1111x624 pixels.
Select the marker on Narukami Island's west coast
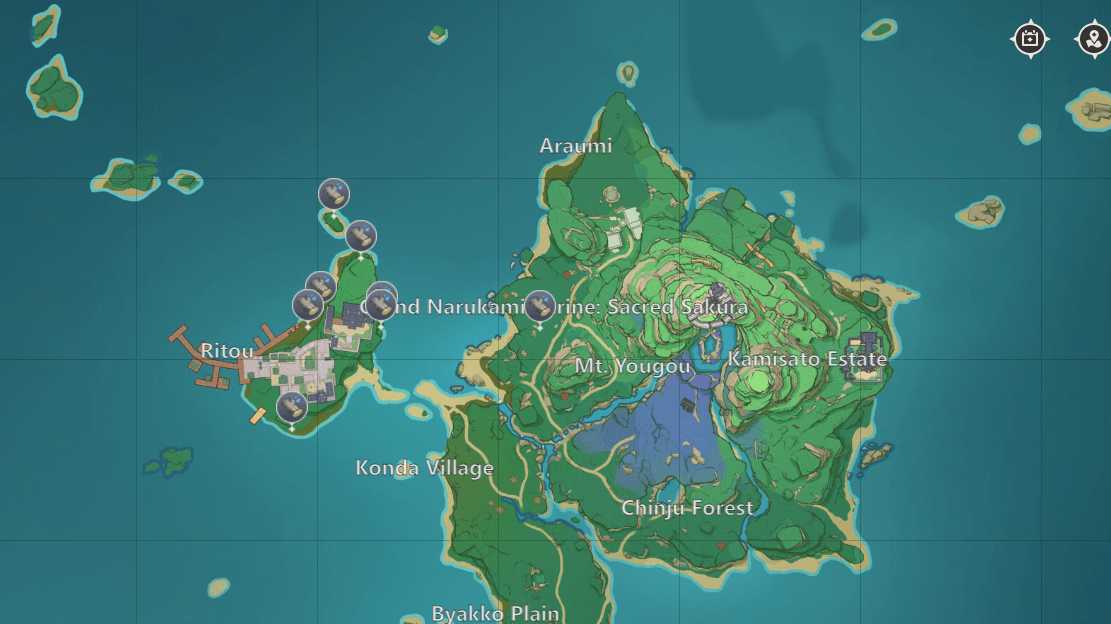(x=540, y=306)
